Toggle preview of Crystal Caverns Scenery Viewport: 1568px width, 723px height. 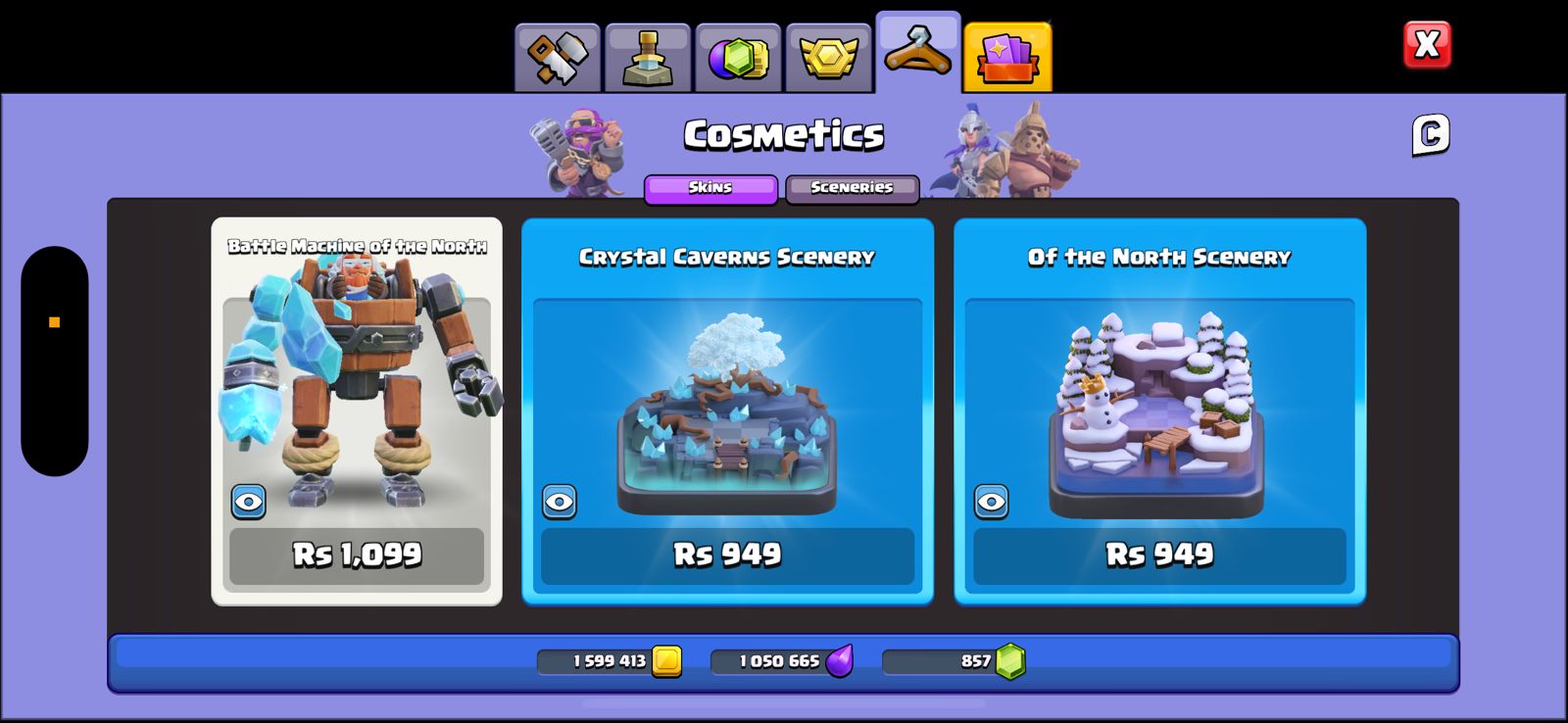[560, 503]
